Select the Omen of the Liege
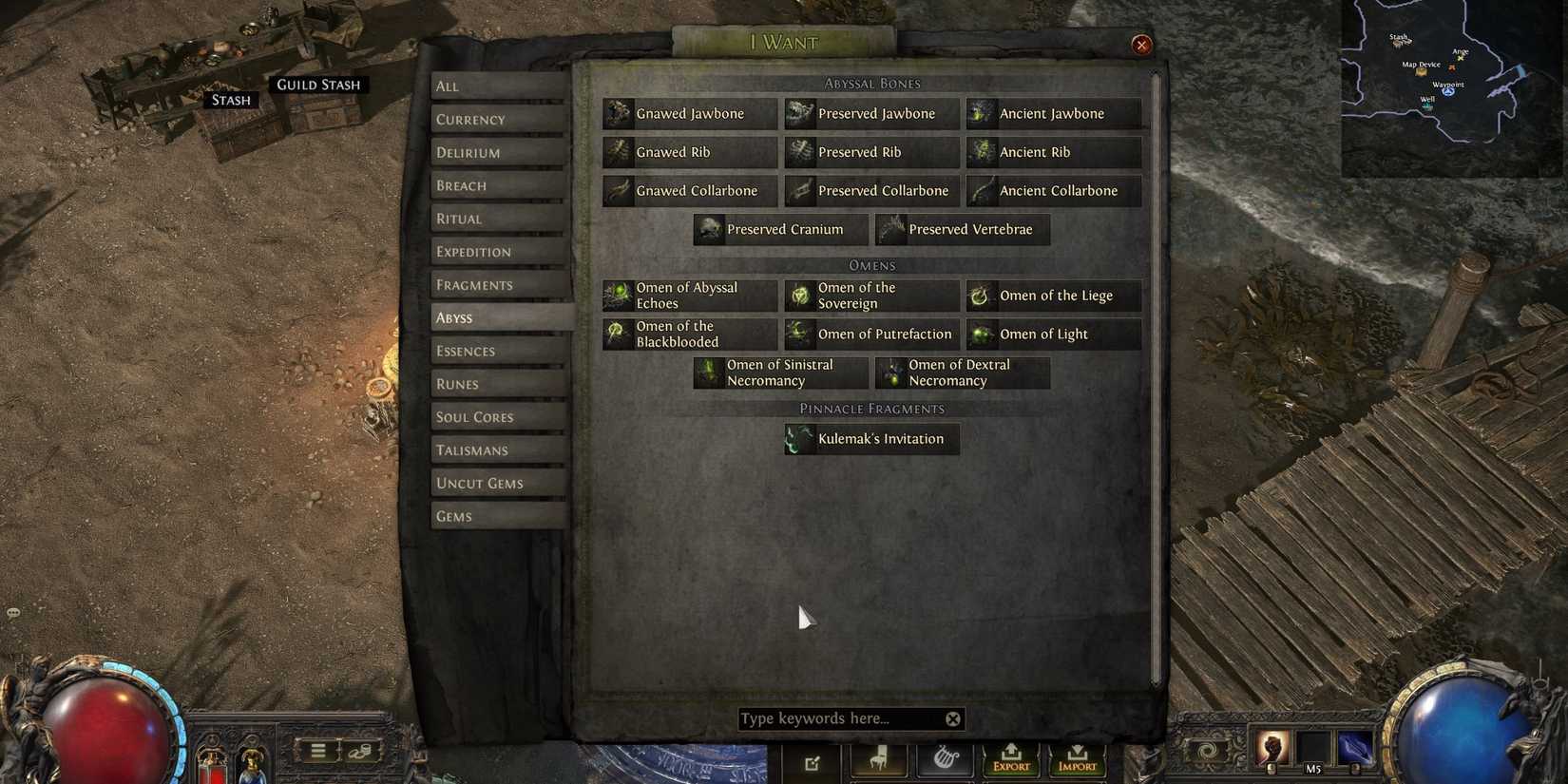 [1053, 296]
